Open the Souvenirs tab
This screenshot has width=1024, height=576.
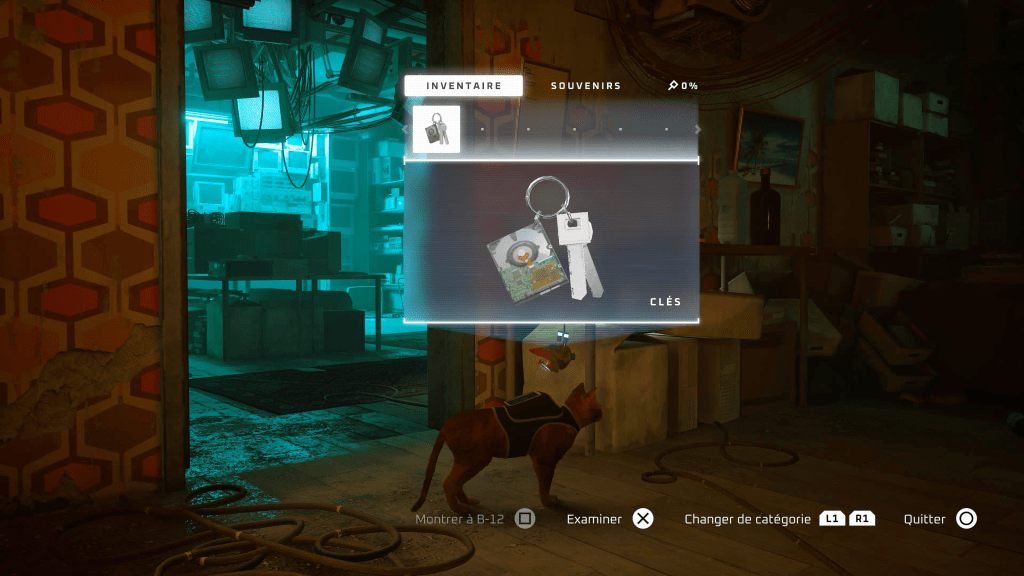coord(586,86)
